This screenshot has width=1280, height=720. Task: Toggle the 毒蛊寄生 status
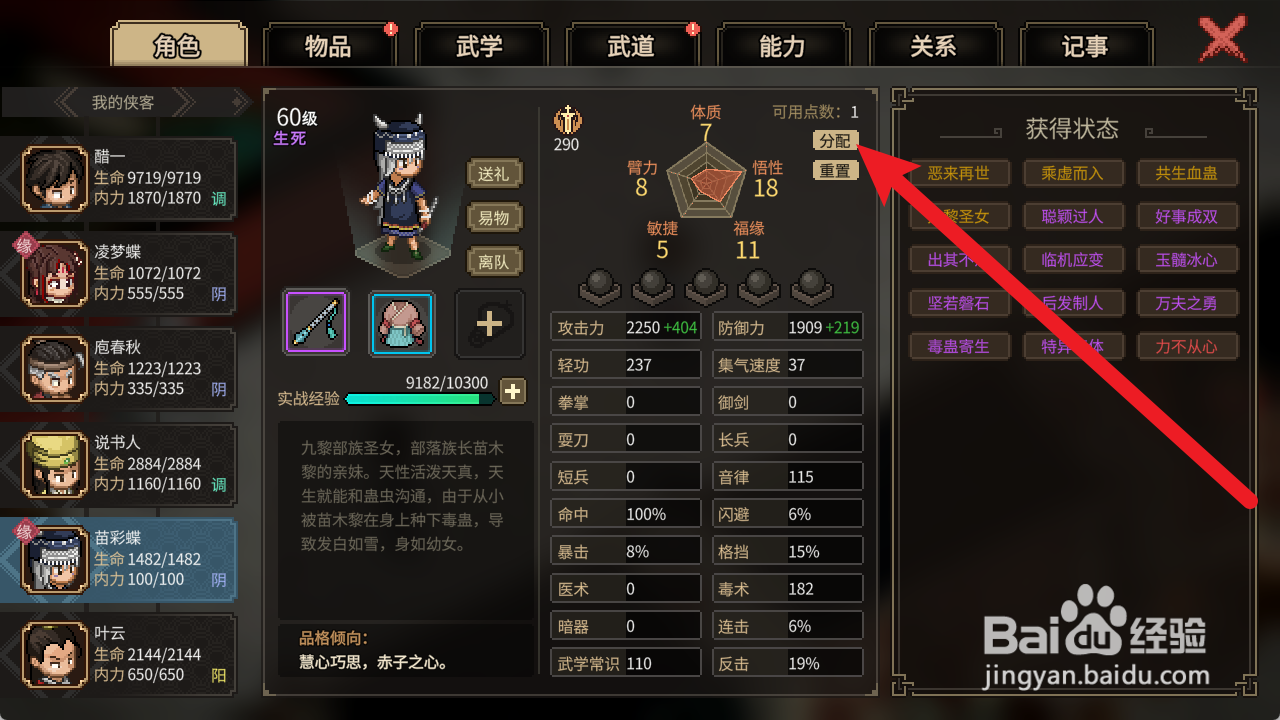[x=959, y=346]
